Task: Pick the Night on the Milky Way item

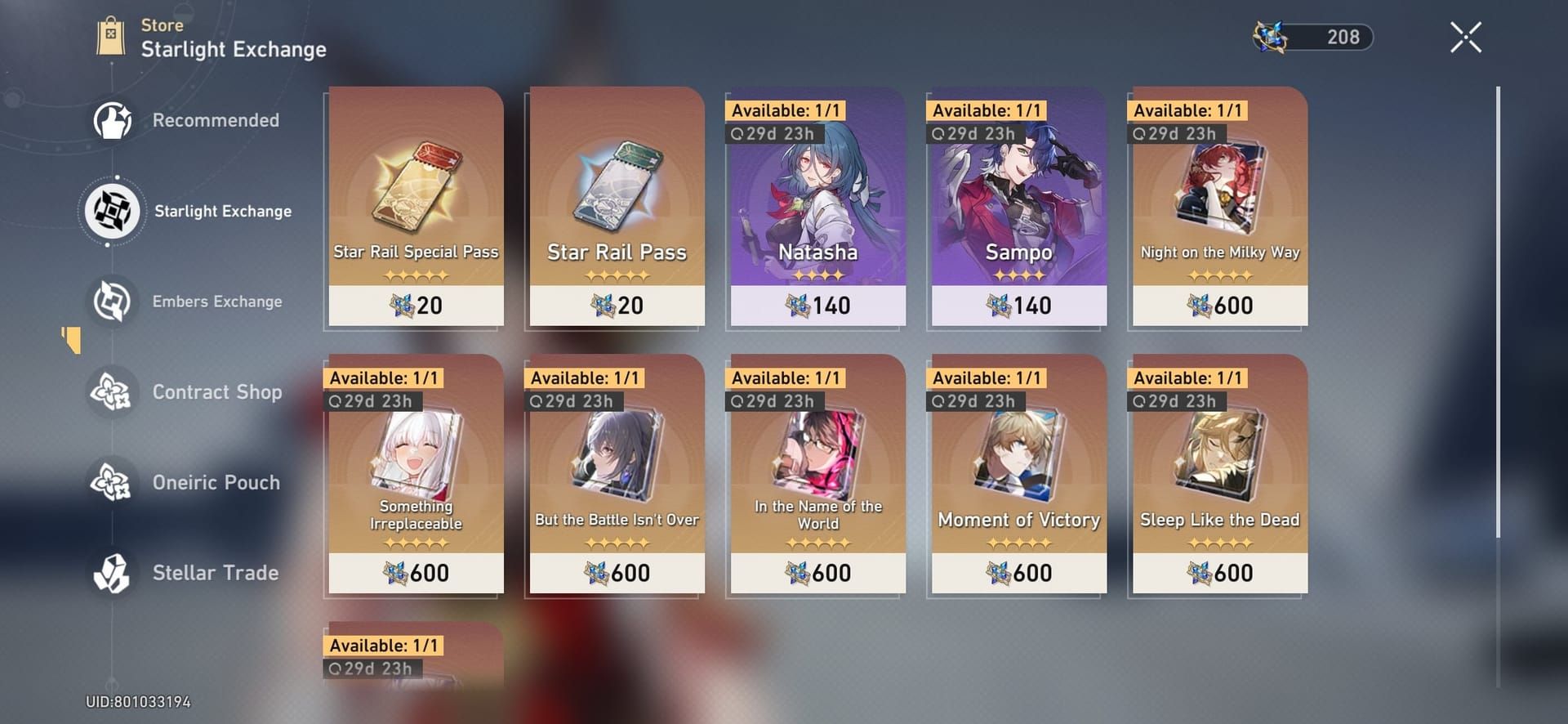Action: coord(1218,204)
